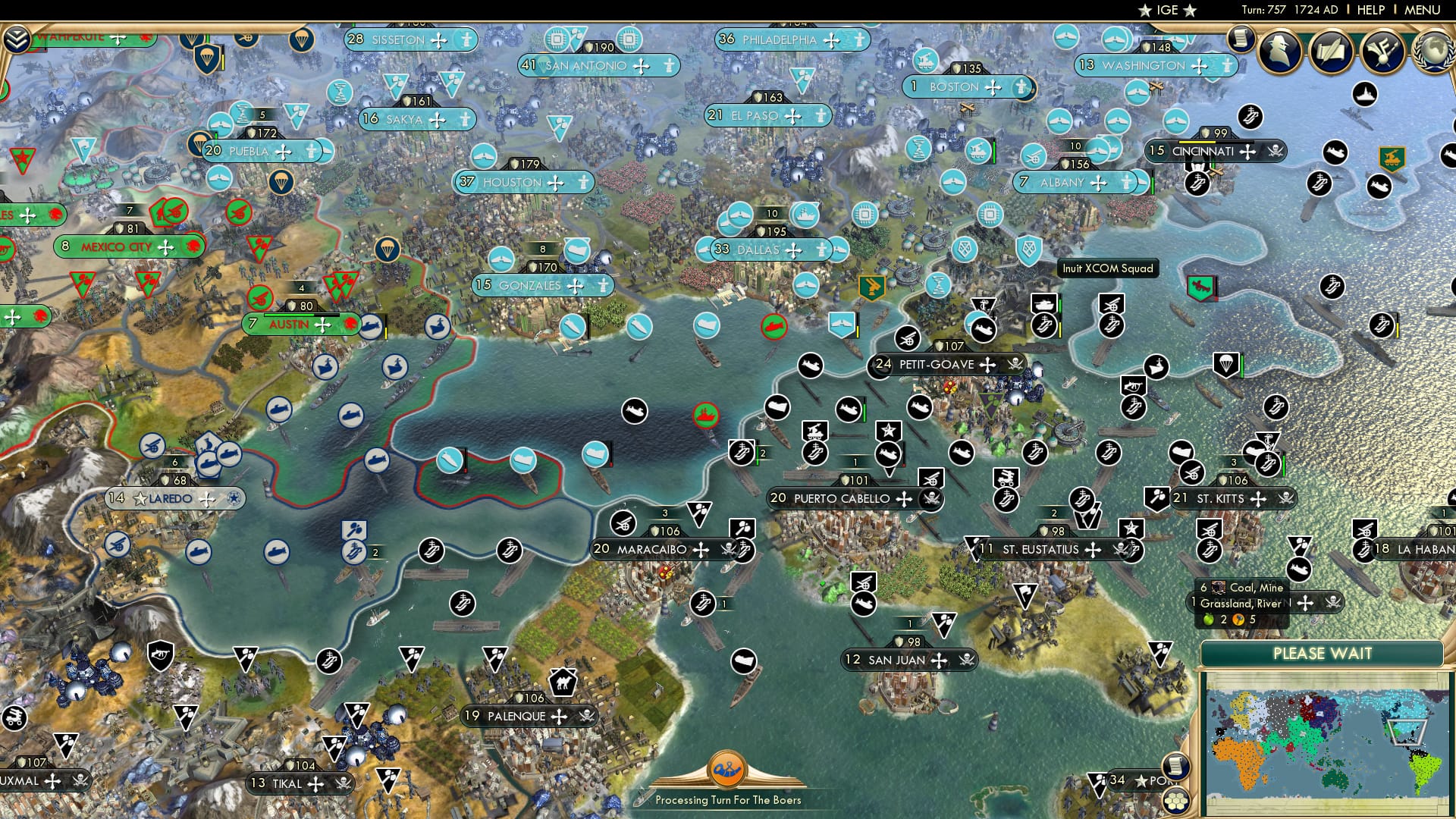Image resolution: width=1456 pixels, height=819 pixels.
Task: Click the IGE button in the top bar
Action: point(1168,11)
